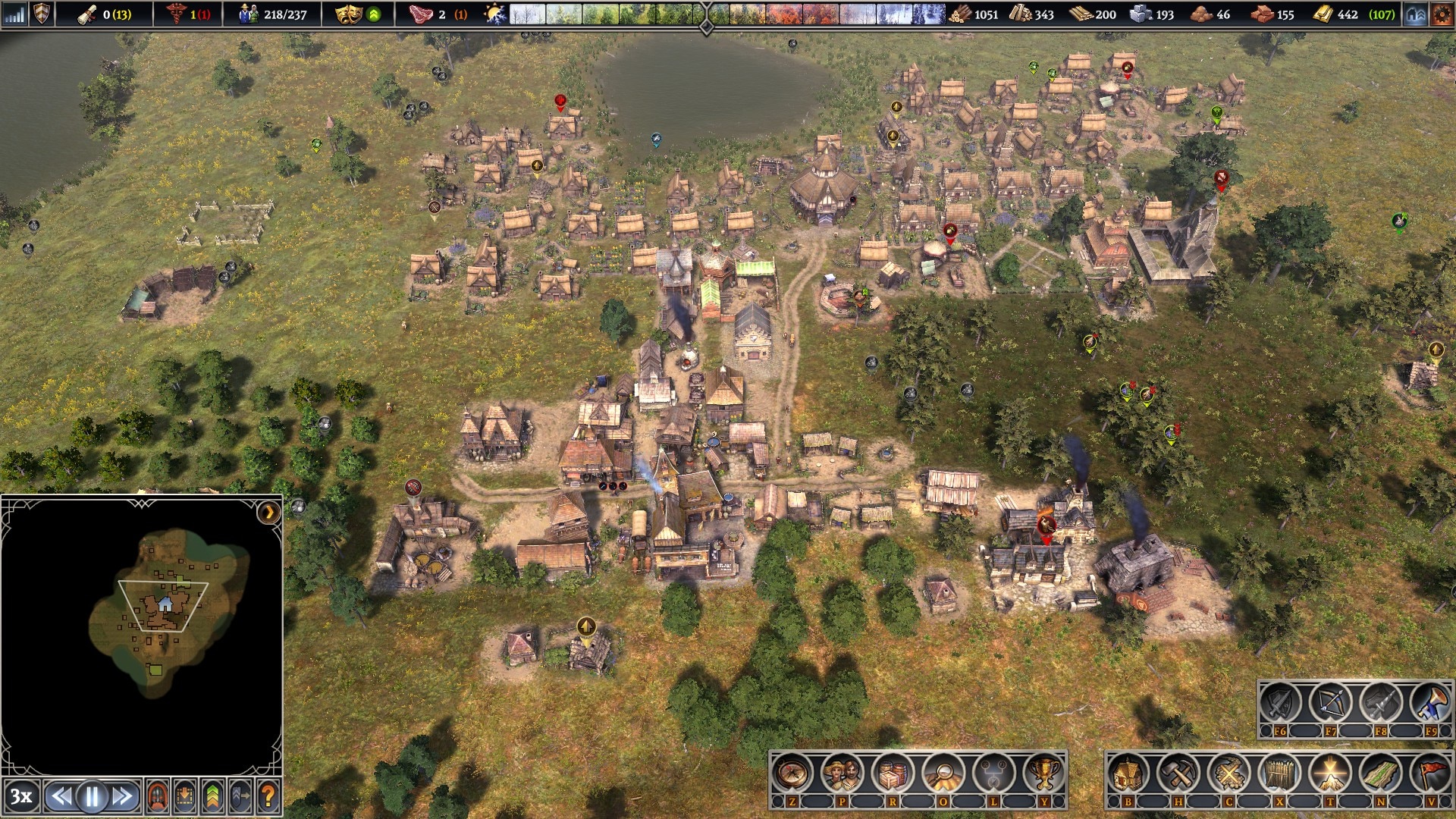1456x819 pixels.
Task: Click the red flag banner icon
Action: point(1430,774)
